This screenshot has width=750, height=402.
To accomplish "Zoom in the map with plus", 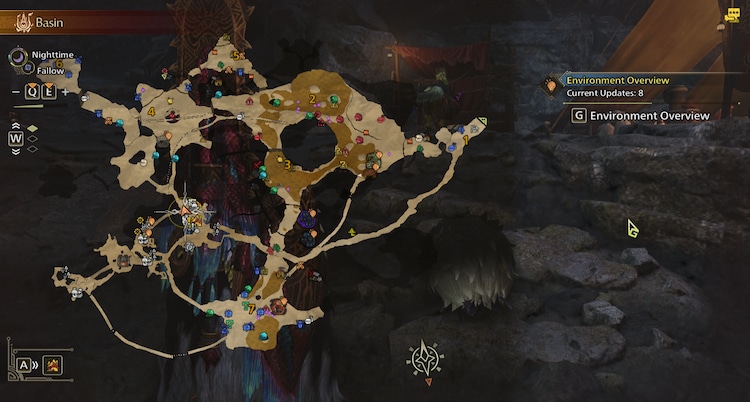I will click(66, 92).
